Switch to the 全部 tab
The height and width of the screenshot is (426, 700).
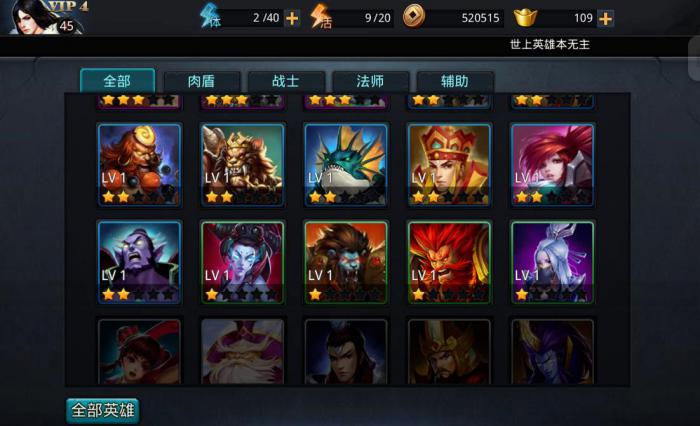pos(117,81)
